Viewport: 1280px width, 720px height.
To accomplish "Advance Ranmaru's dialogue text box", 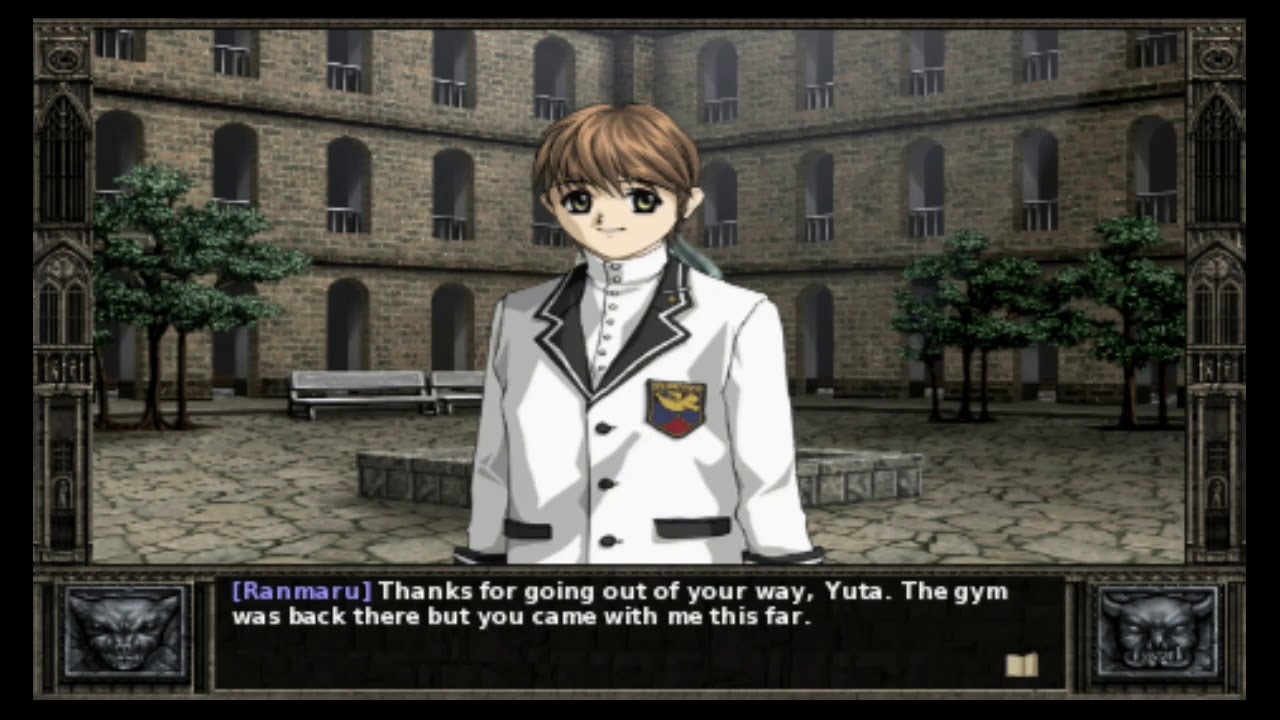I will tap(640, 632).
